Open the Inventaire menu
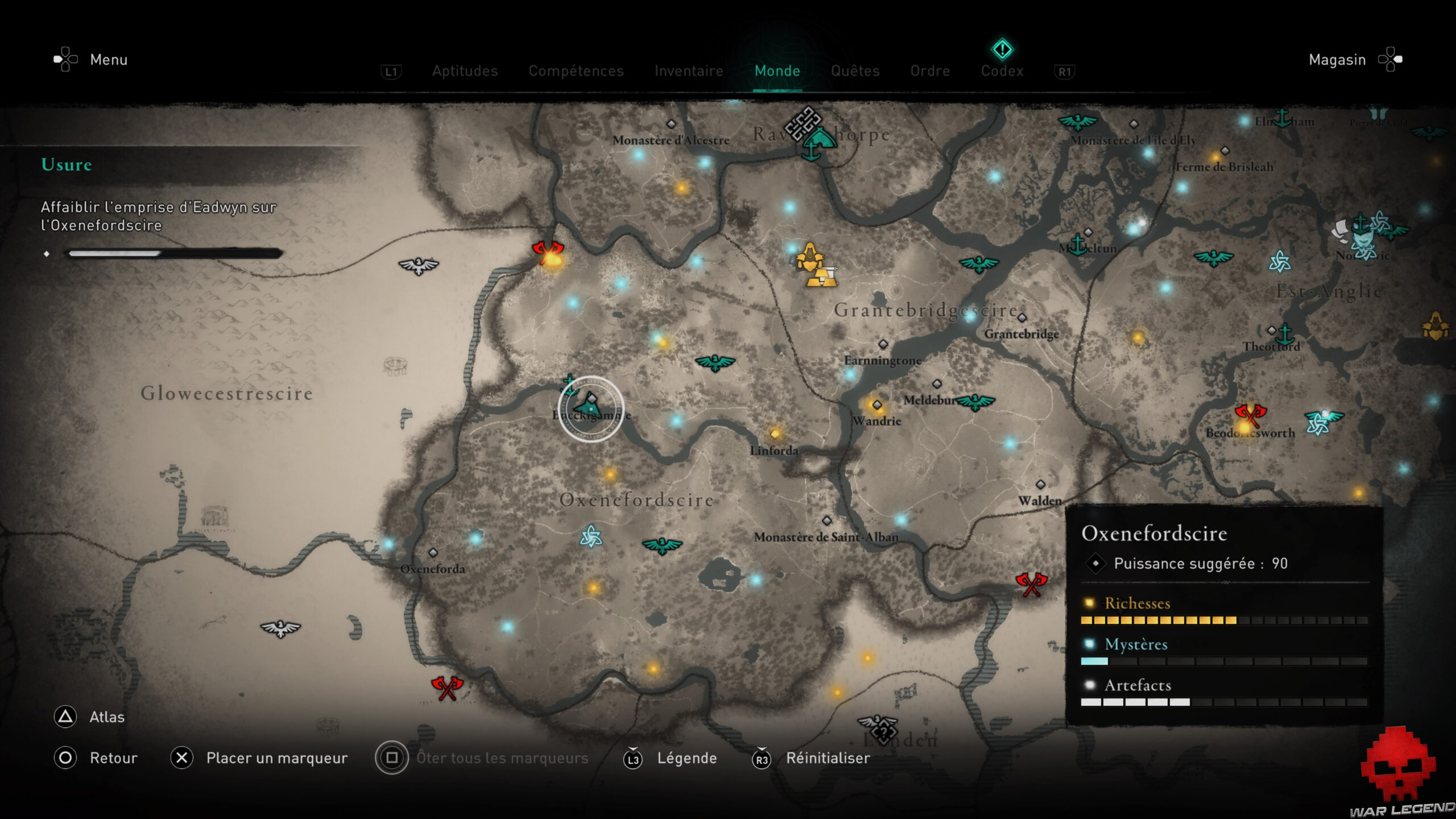1456x819 pixels. 689,71
